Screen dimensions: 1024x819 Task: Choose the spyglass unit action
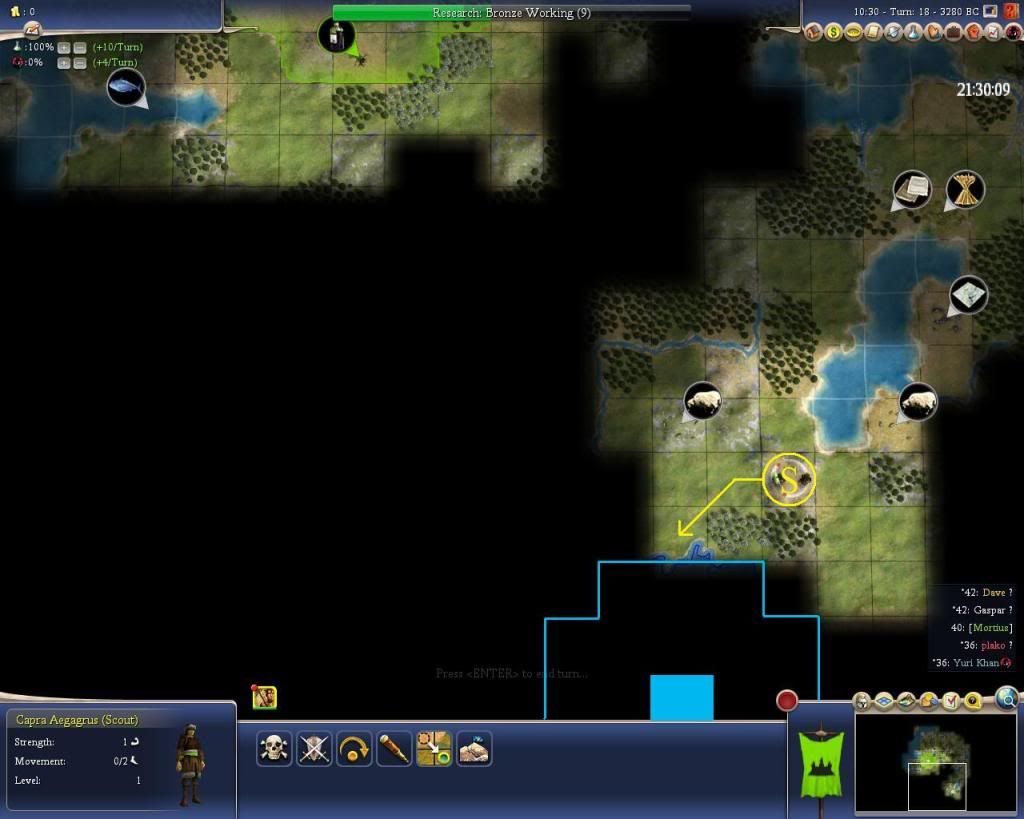(394, 748)
